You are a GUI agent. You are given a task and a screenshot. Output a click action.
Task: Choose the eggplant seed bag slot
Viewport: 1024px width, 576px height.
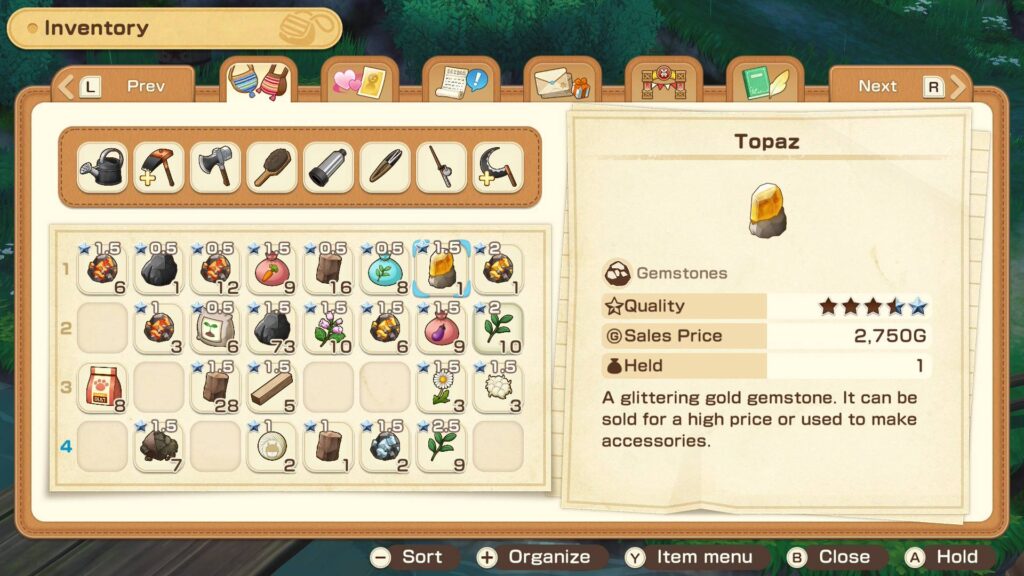(442, 328)
